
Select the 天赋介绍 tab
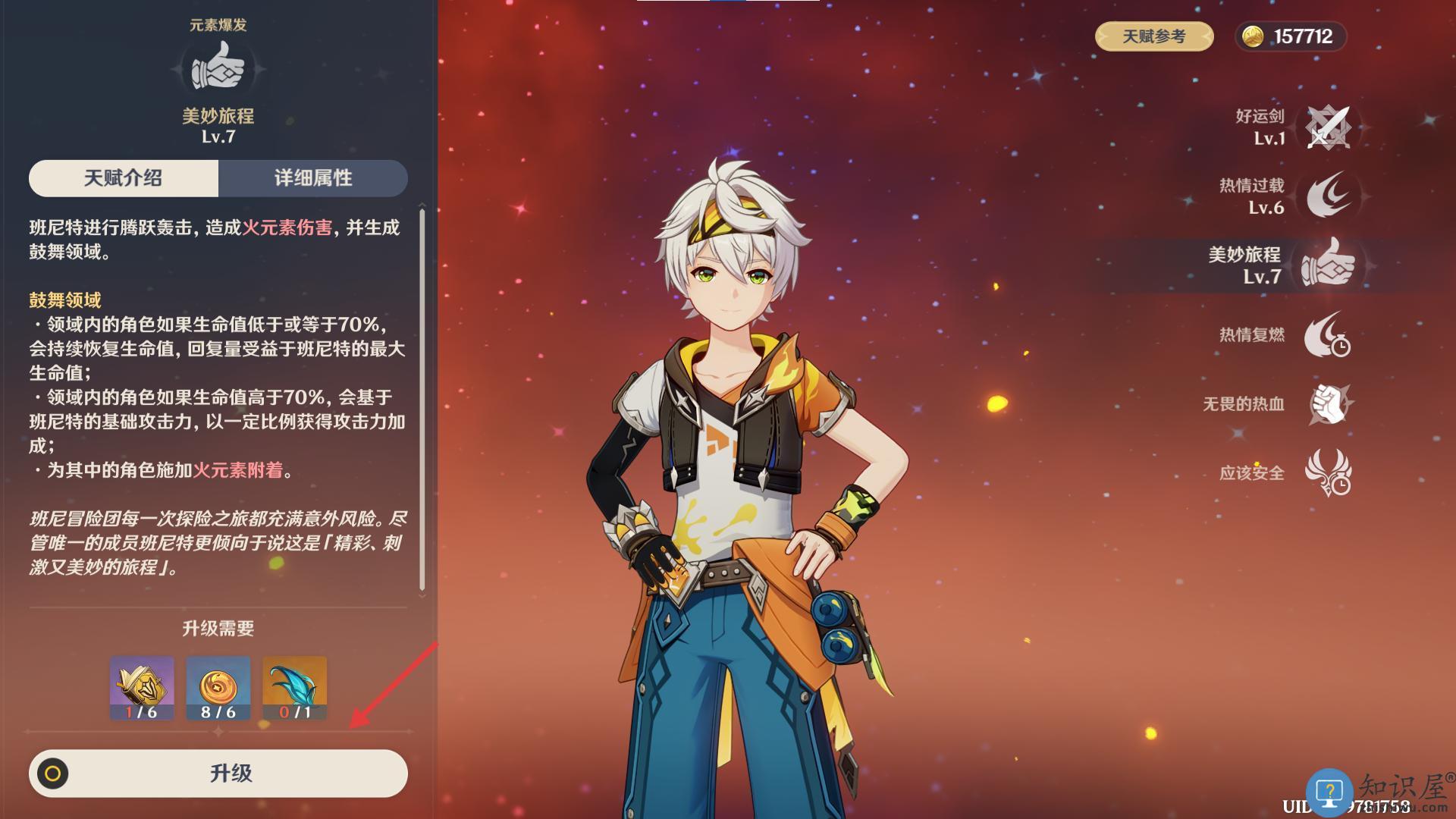tap(124, 178)
